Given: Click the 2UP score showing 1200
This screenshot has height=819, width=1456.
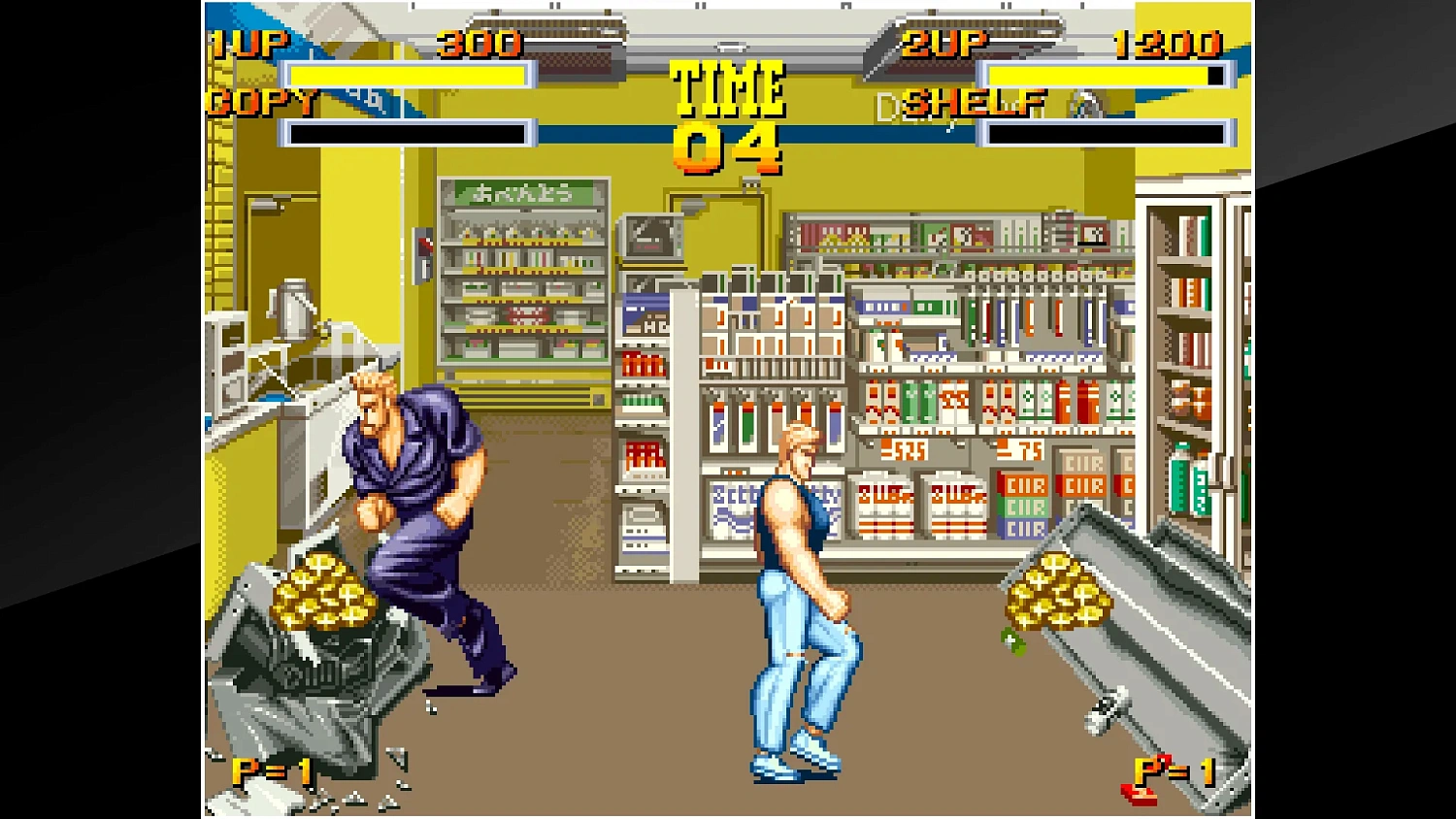Looking at the screenshot, I should 1168,42.
